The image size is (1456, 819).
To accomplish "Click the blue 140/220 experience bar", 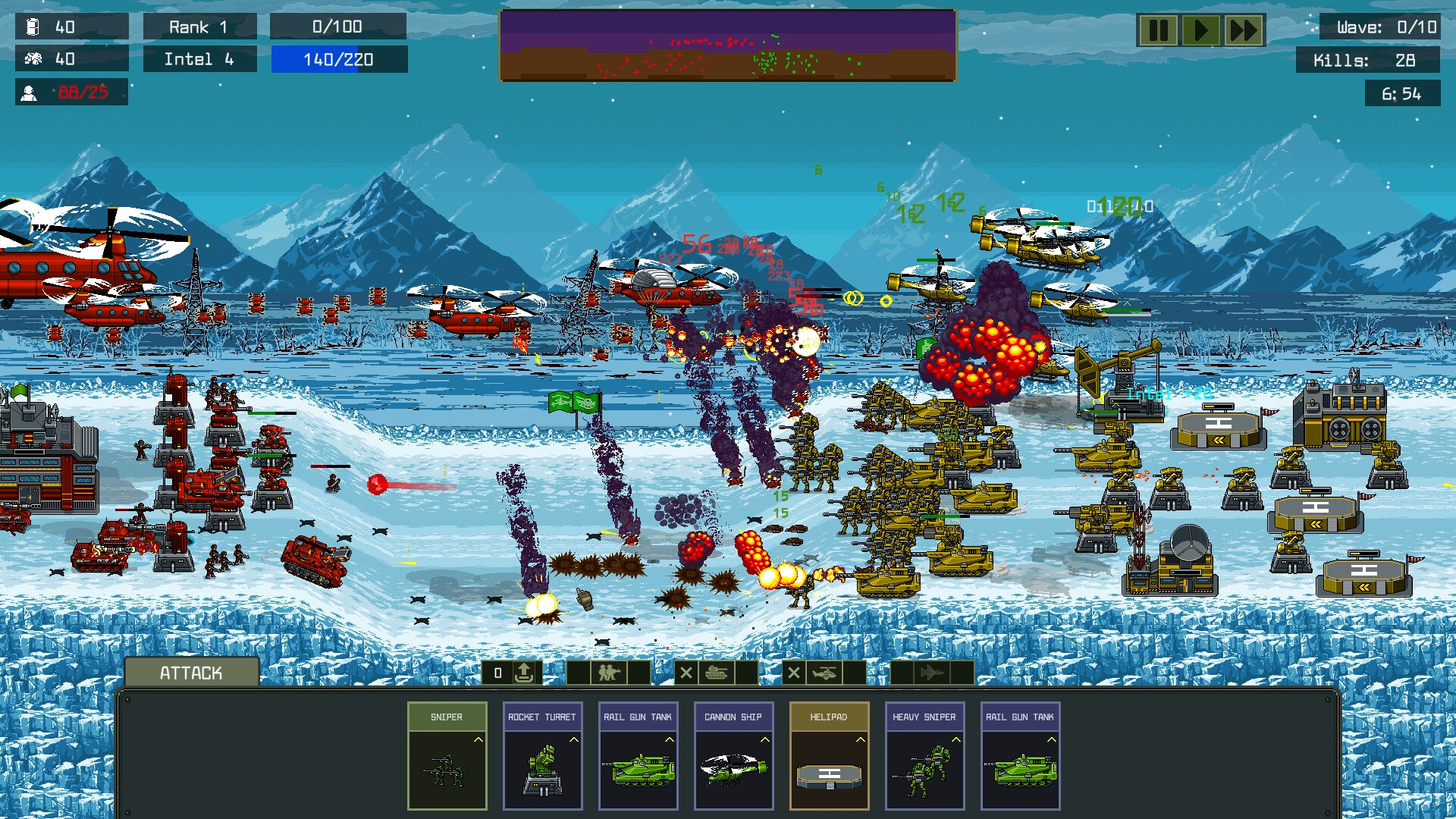I will (x=338, y=58).
